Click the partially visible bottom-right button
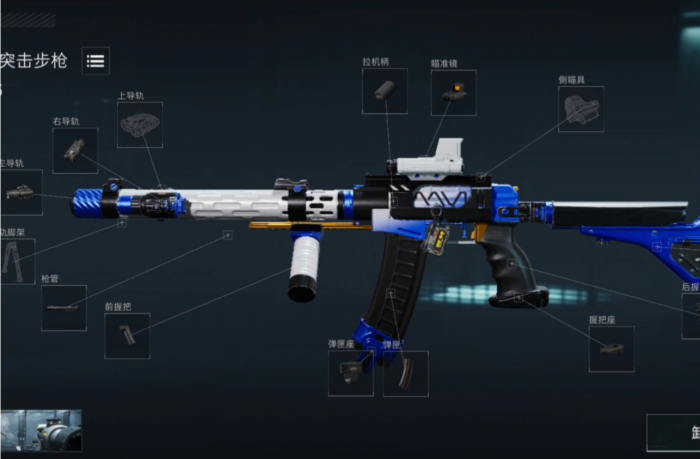This screenshot has height=459, width=700. (673, 433)
